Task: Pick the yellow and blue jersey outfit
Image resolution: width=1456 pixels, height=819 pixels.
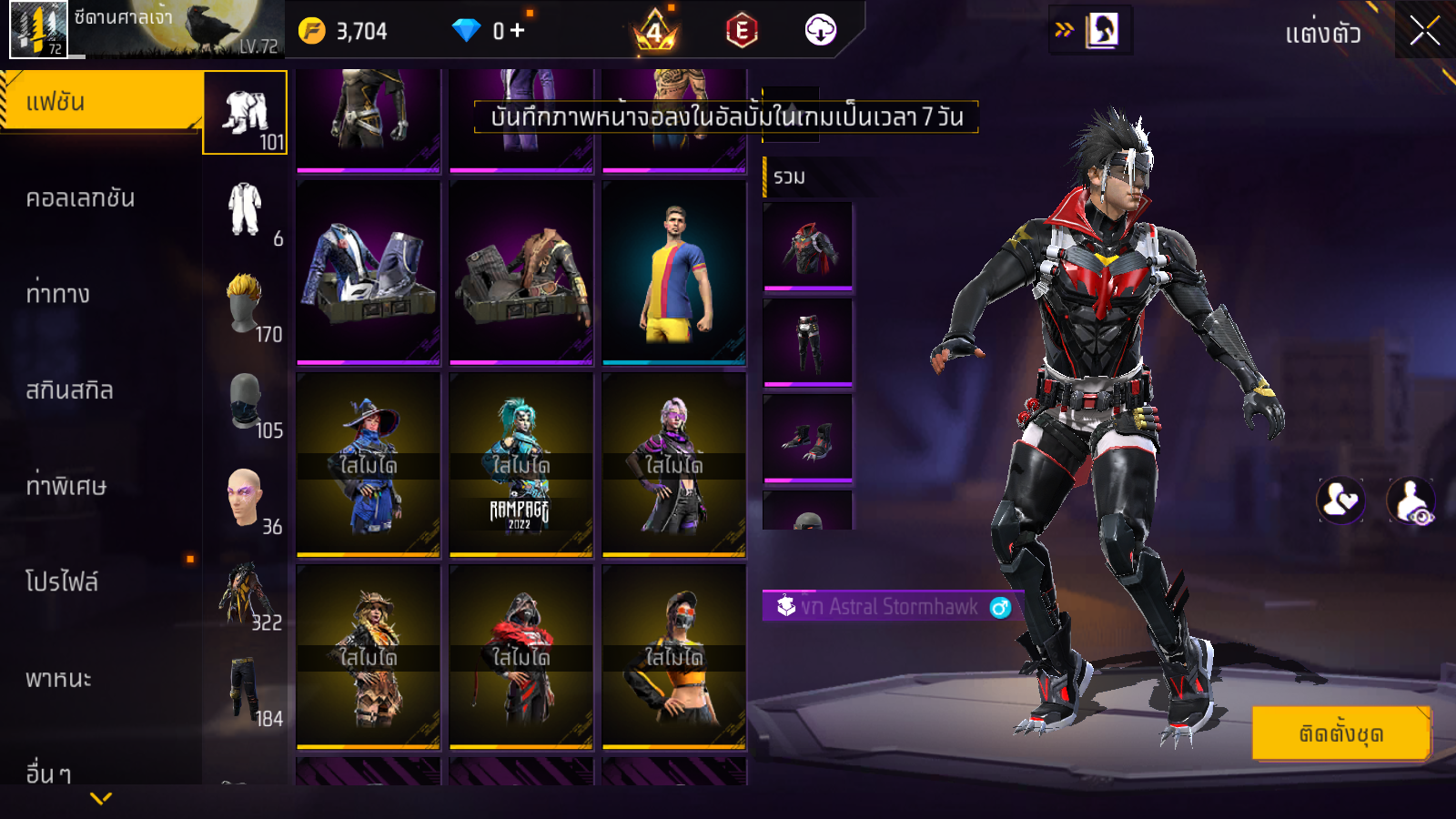Action: click(673, 273)
